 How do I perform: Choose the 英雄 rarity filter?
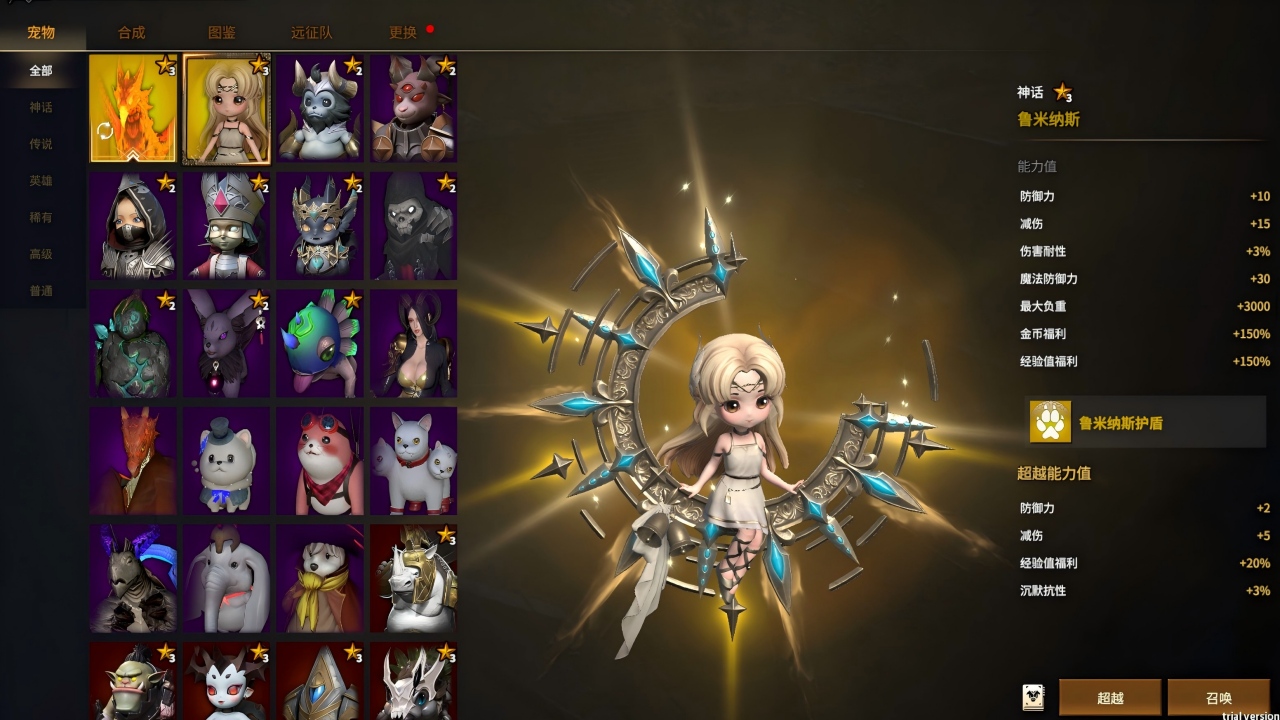pos(41,181)
